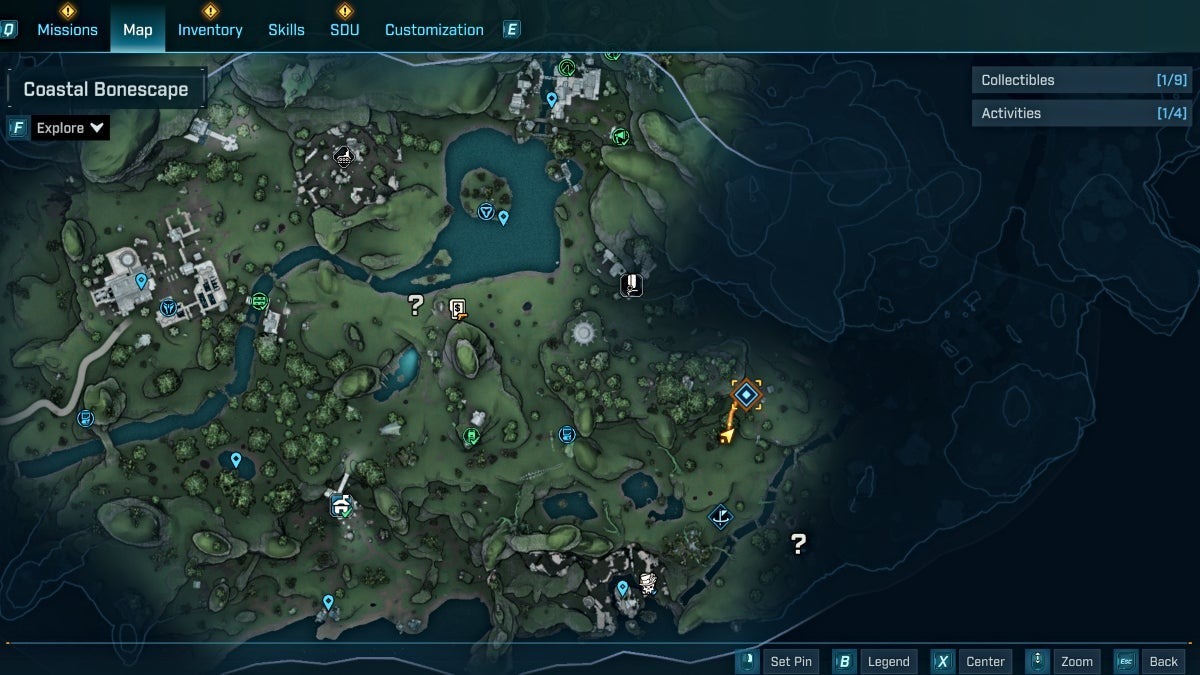The image size is (1200, 675).
Task: Switch to the Inventory tab
Action: (210, 30)
